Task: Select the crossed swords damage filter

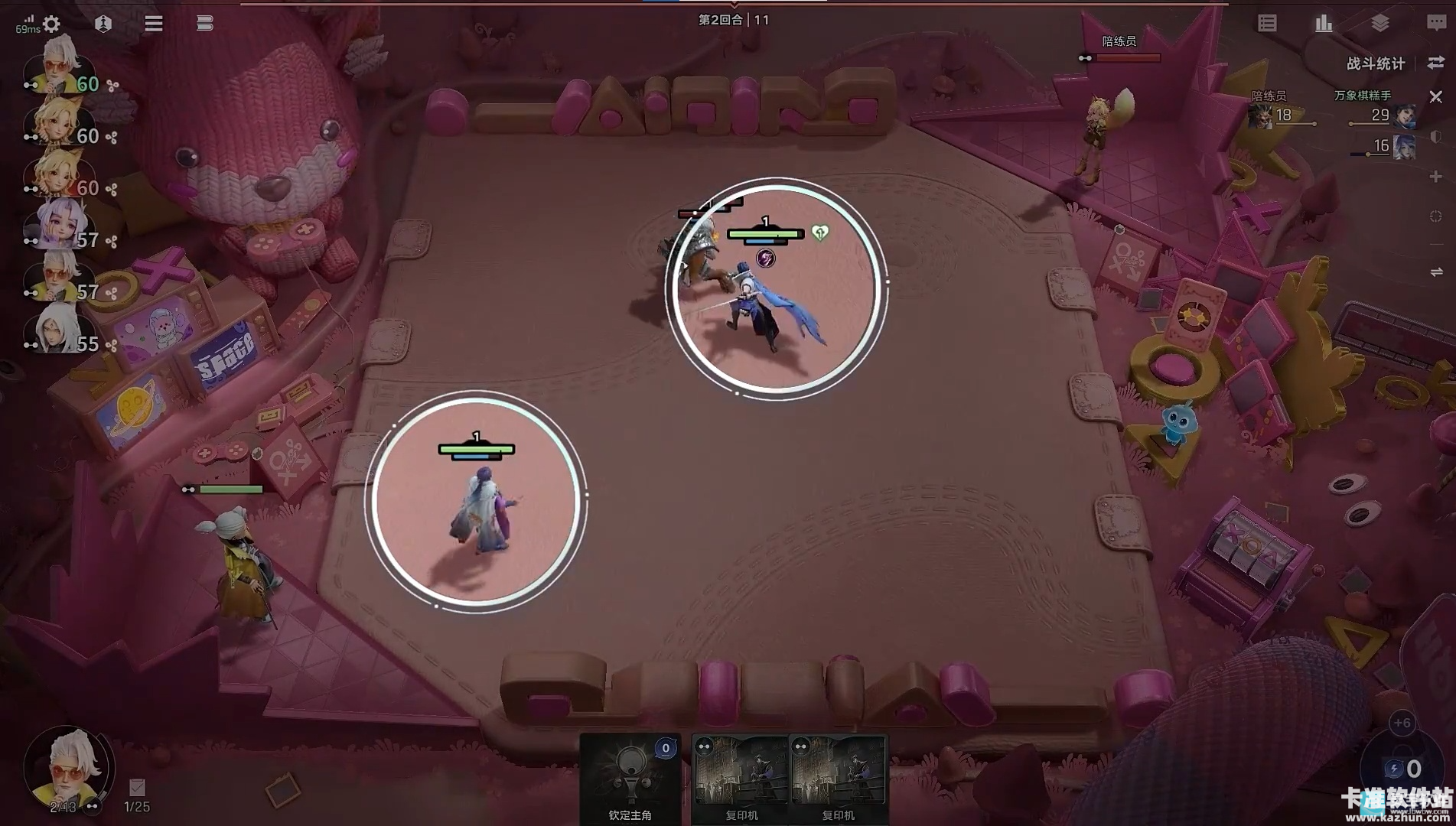Action: coord(1435,97)
